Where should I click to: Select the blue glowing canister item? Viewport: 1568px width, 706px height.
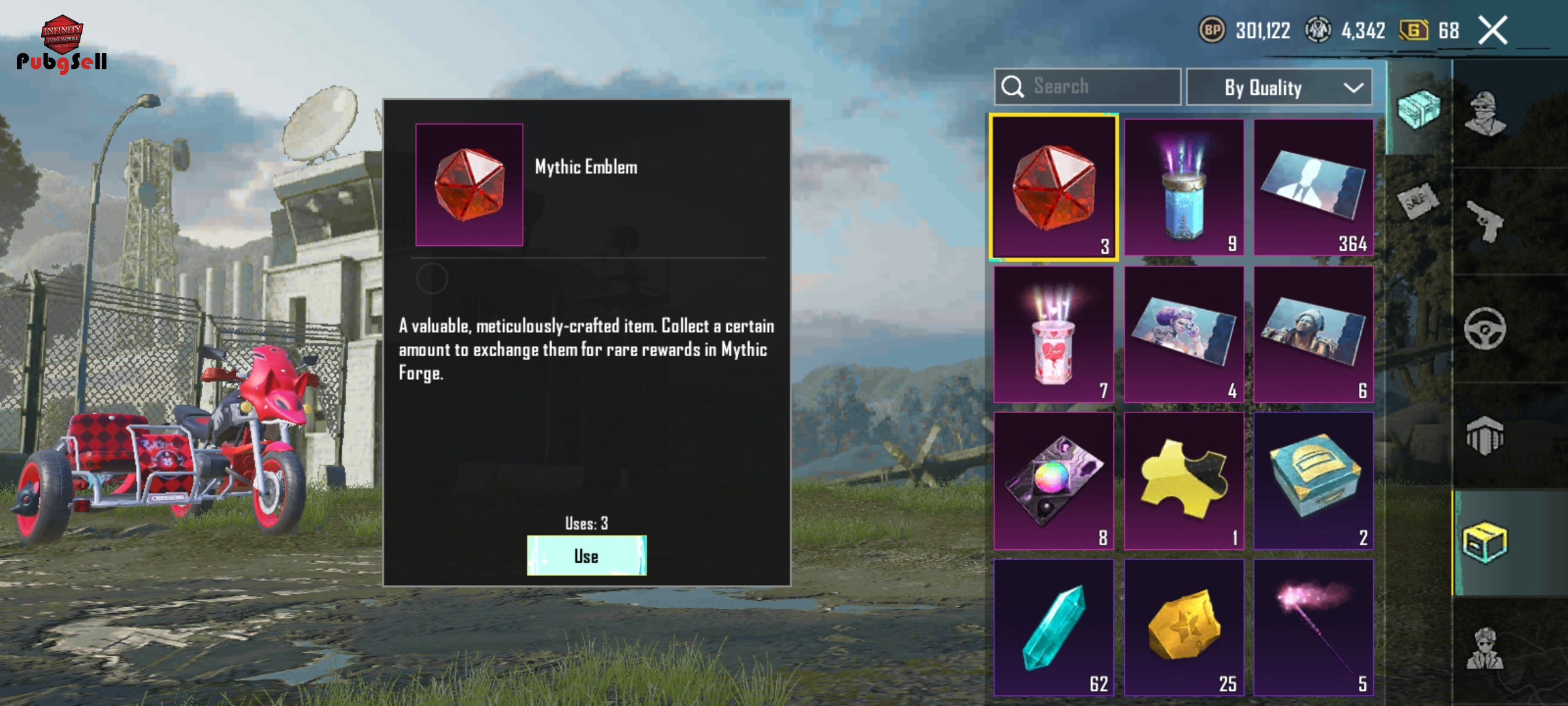point(1184,188)
